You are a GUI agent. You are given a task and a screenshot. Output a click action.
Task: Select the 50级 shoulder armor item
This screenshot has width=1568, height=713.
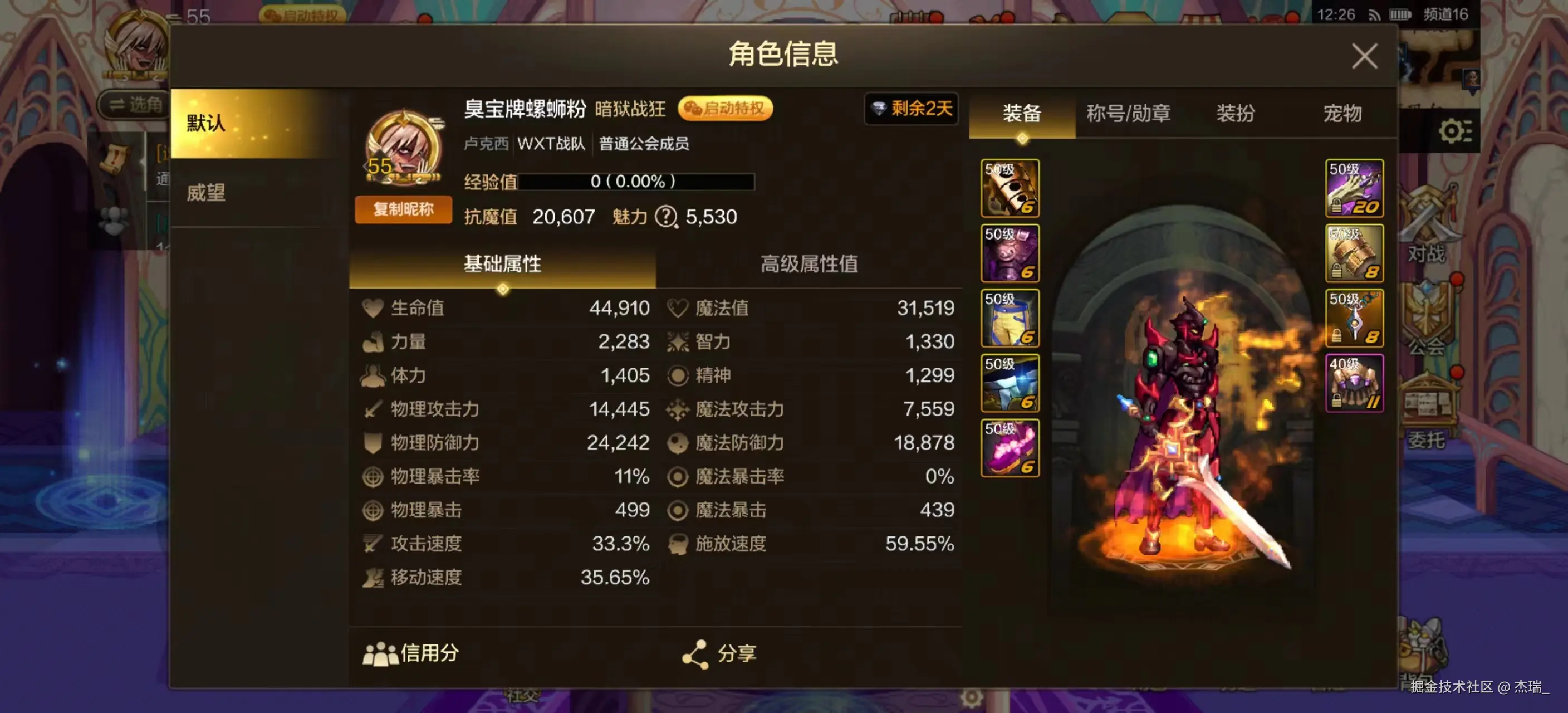tap(1009, 254)
